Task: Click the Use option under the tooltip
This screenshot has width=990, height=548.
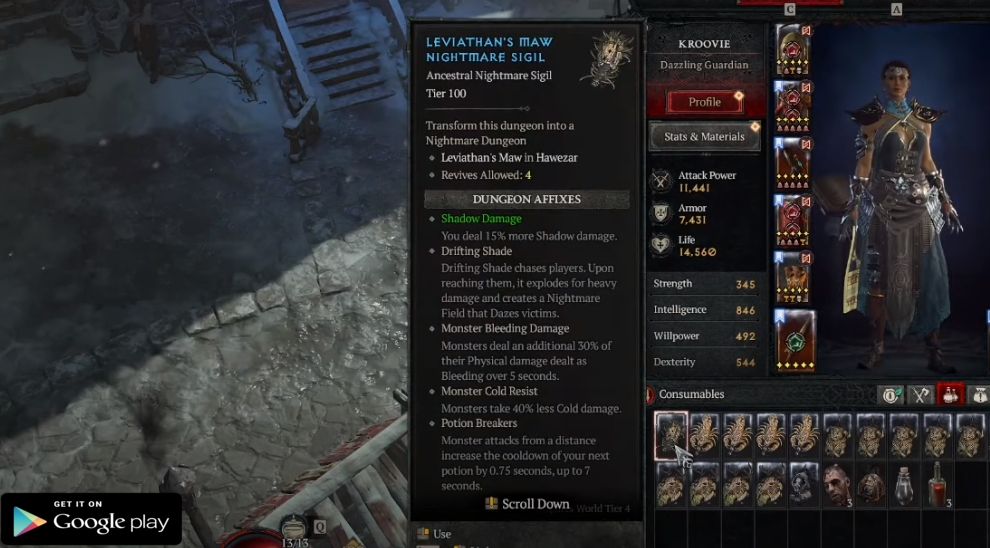Action: pyautogui.click(x=442, y=534)
